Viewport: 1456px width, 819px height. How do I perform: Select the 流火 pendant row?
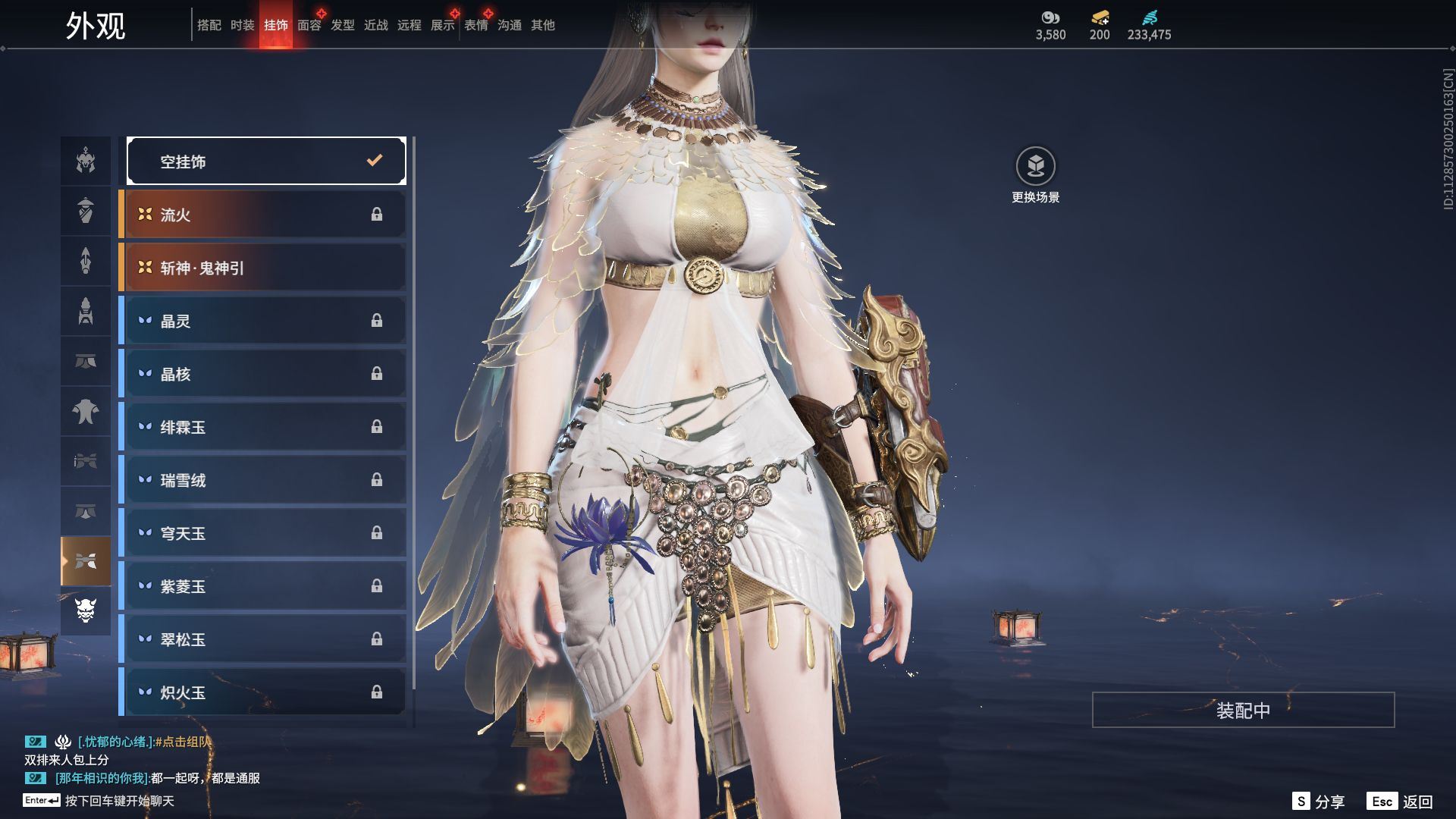[x=263, y=215]
